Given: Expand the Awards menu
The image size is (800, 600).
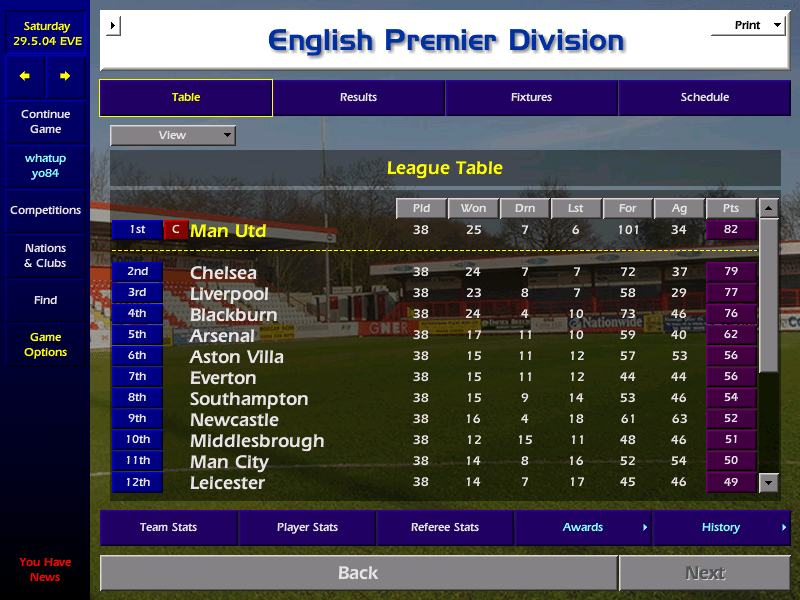Looking at the screenshot, I should point(583,528).
